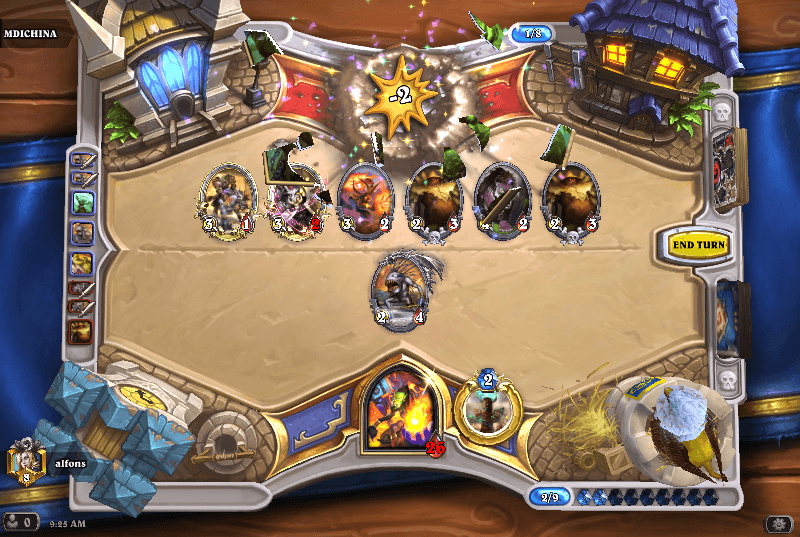The image size is (800, 537).
Task: View the green card tile in history bar
Action: click(x=81, y=201)
